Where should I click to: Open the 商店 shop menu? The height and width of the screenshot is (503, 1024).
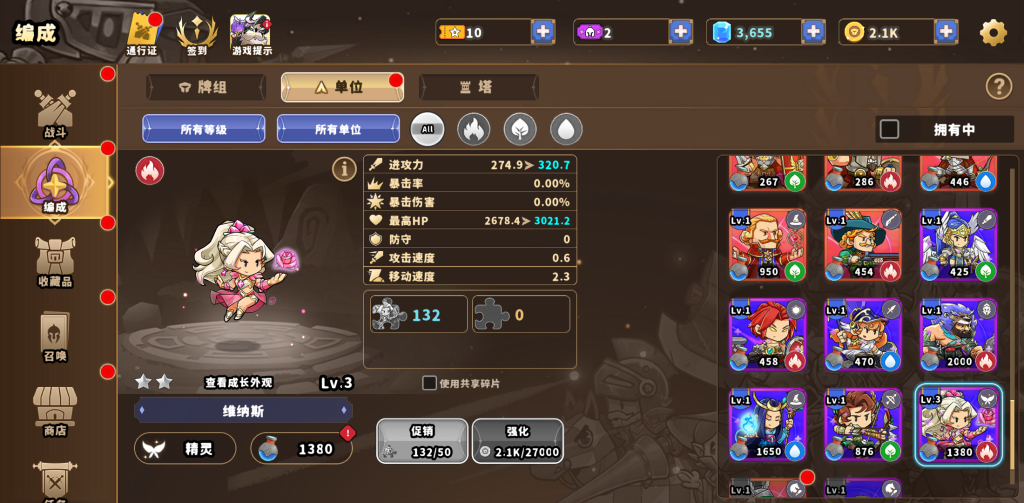point(55,412)
